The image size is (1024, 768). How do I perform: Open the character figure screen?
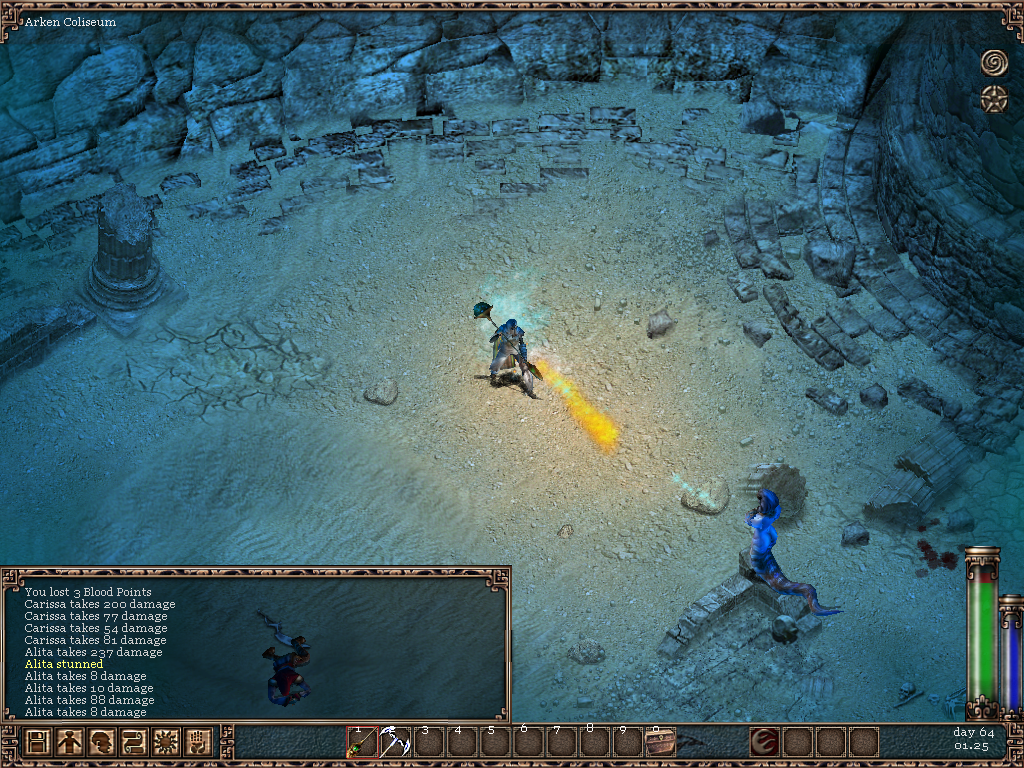pyautogui.click(x=69, y=743)
